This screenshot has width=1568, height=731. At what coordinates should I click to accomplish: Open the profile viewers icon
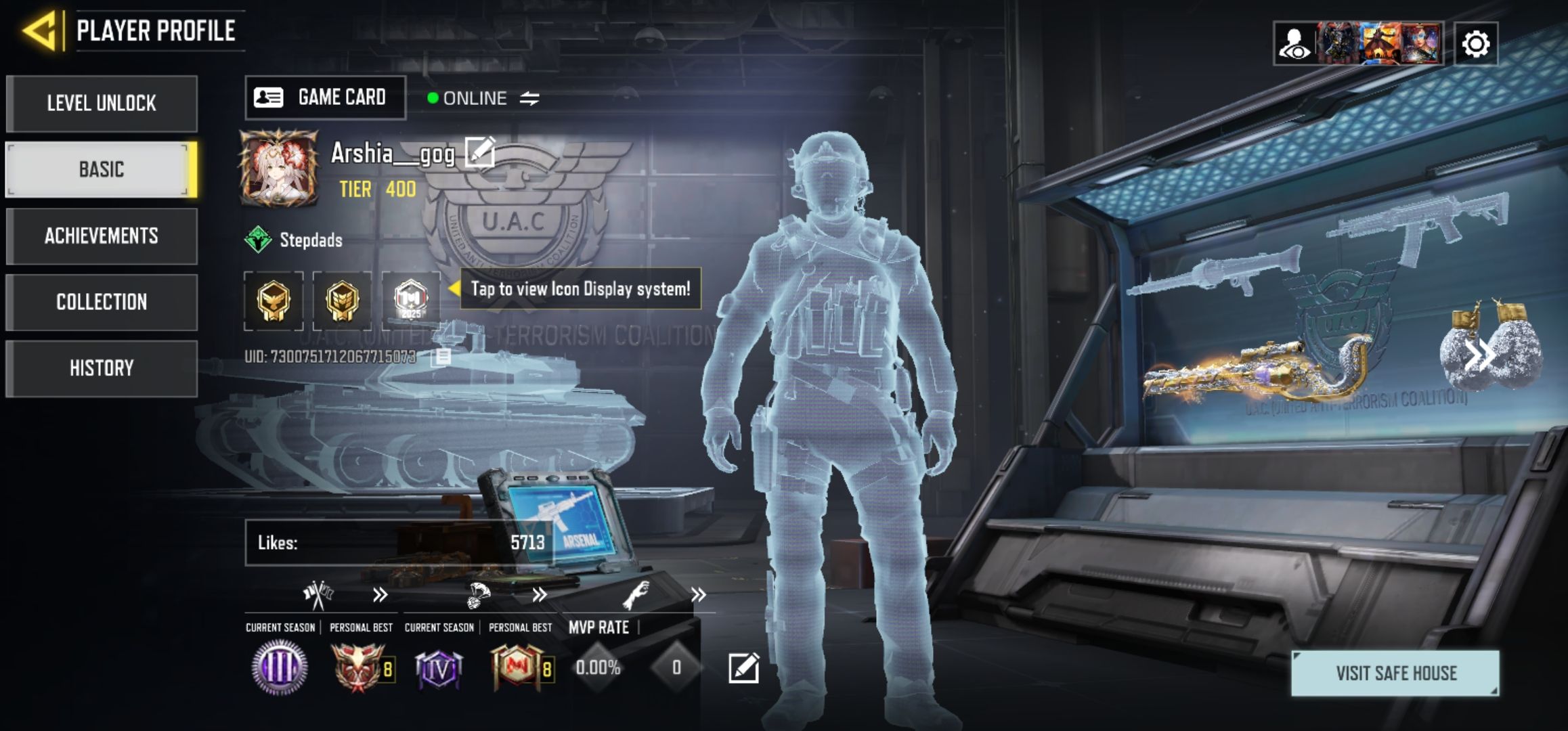tap(1294, 45)
